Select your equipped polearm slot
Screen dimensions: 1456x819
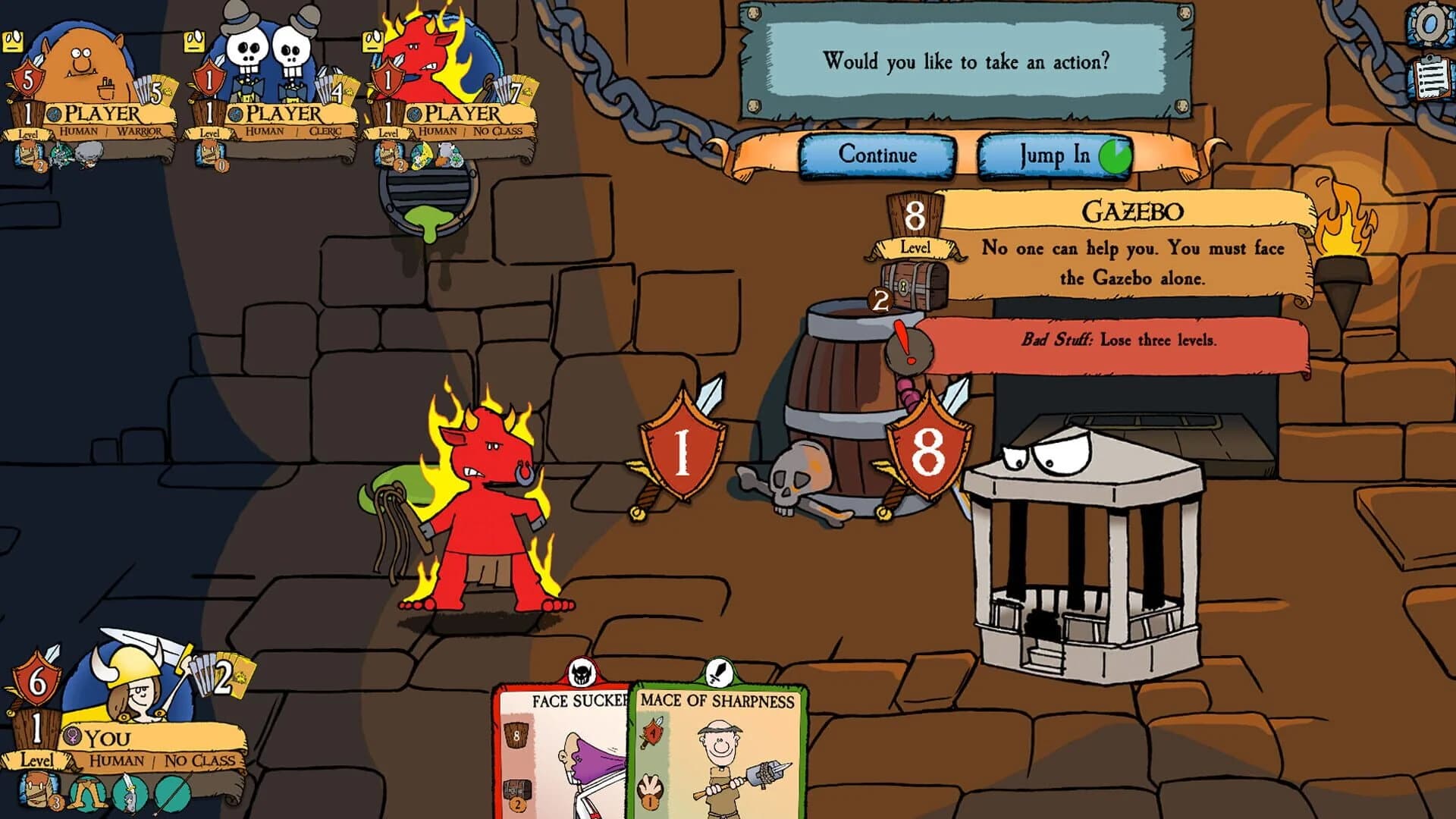coord(173,792)
